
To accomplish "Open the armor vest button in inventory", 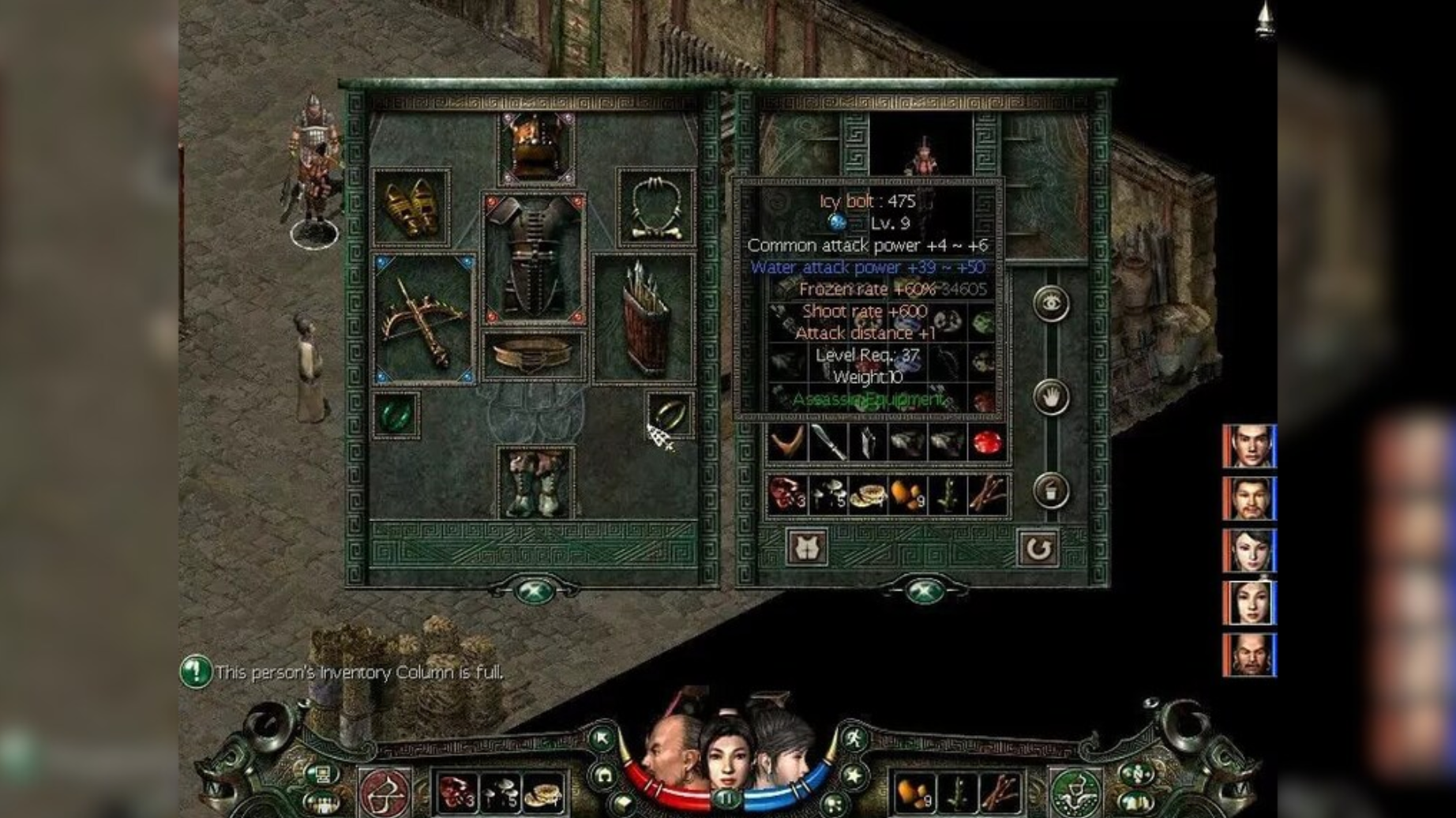I will click(x=807, y=547).
